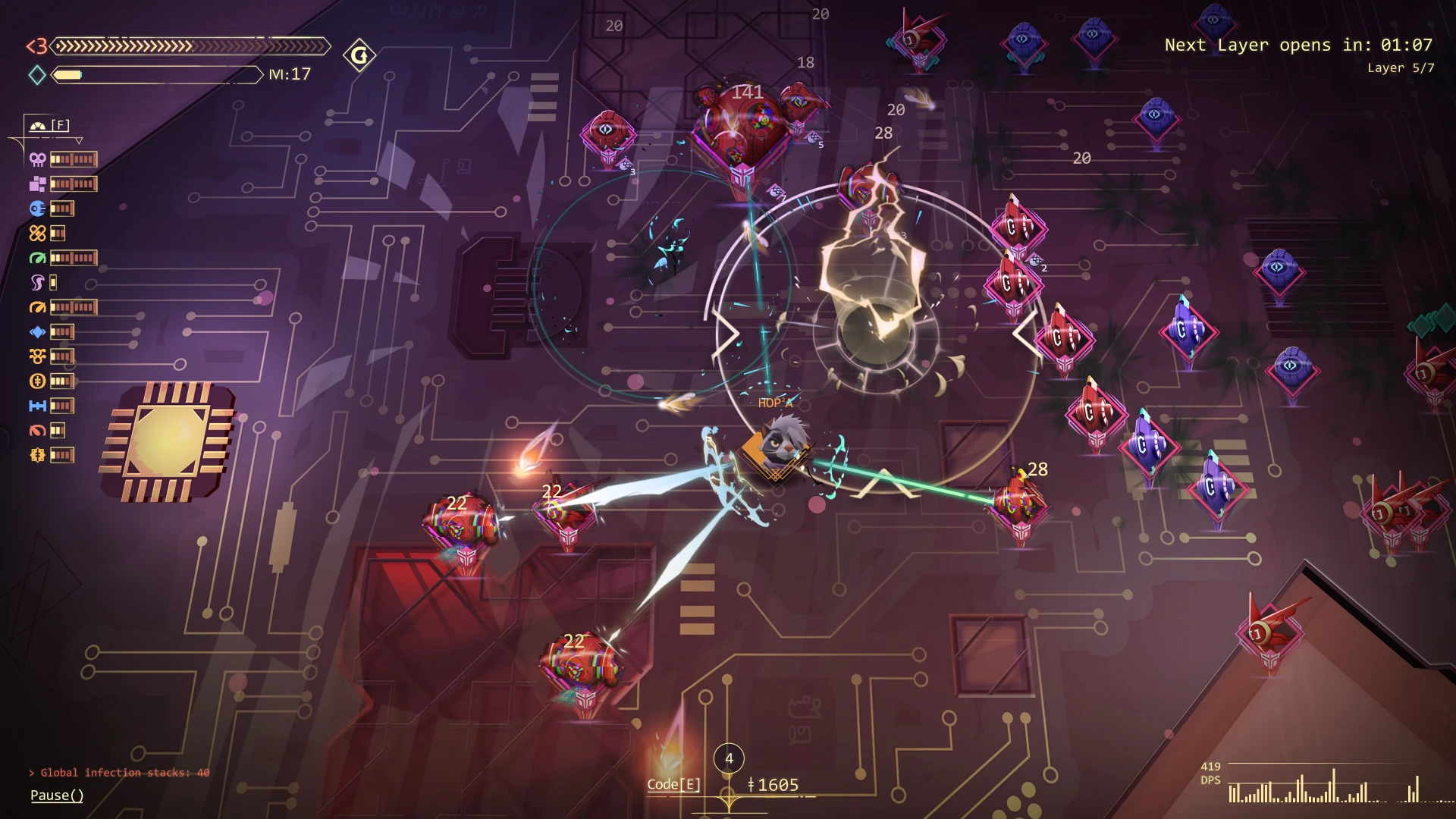Viewport: 1456px width, 819px height.
Task: Select the orange brain chip stat icon
Action: (x=37, y=455)
